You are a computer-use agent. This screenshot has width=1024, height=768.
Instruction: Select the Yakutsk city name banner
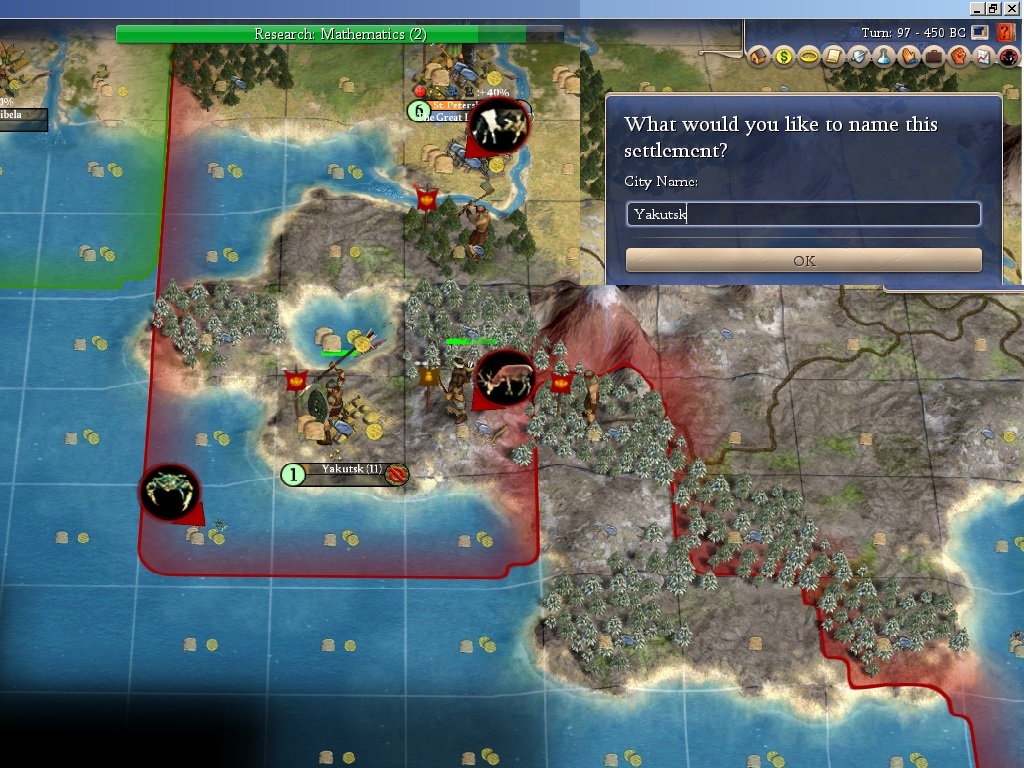tap(350, 470)
